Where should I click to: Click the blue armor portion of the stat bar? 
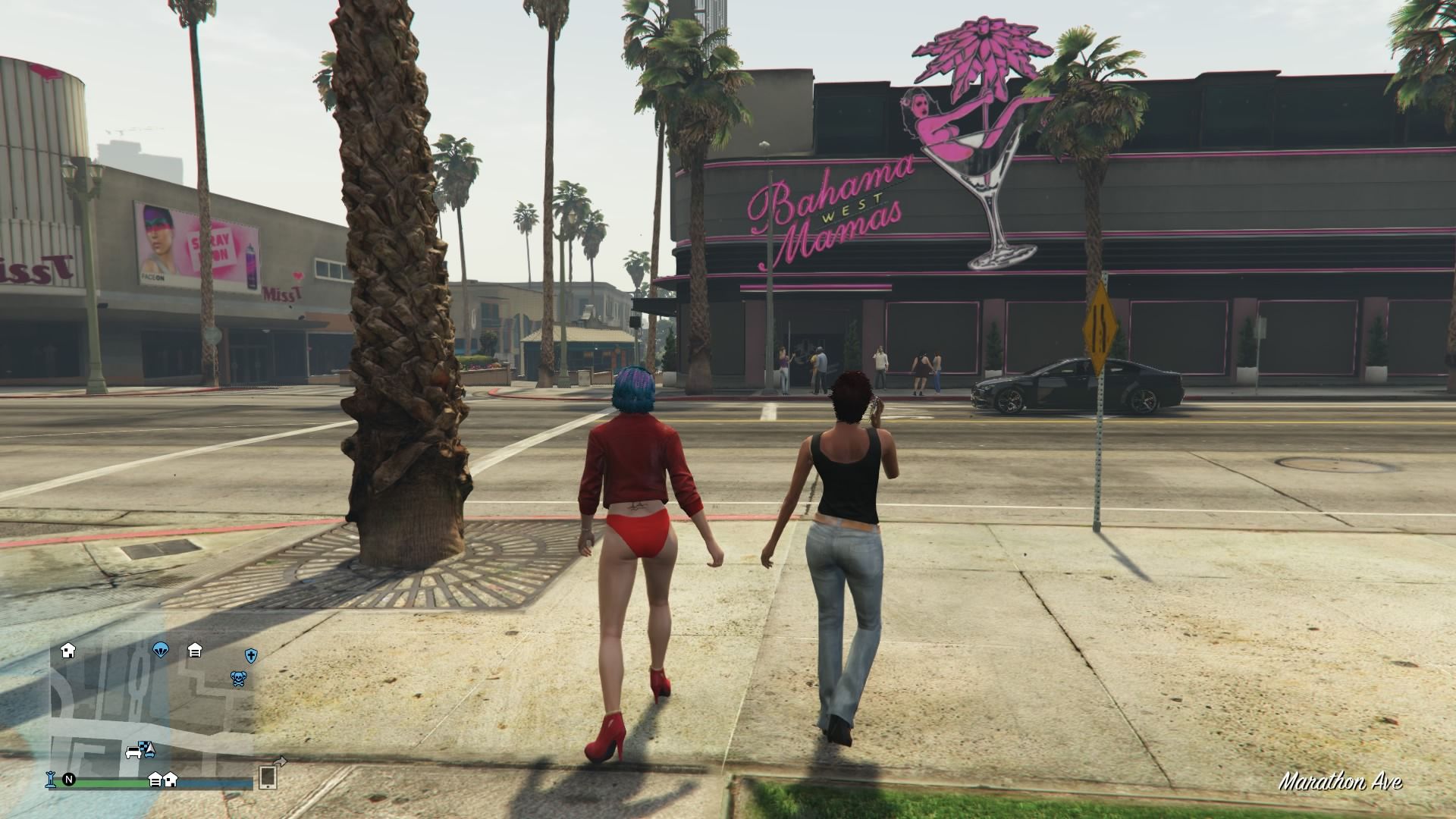(x=215, y=783)
